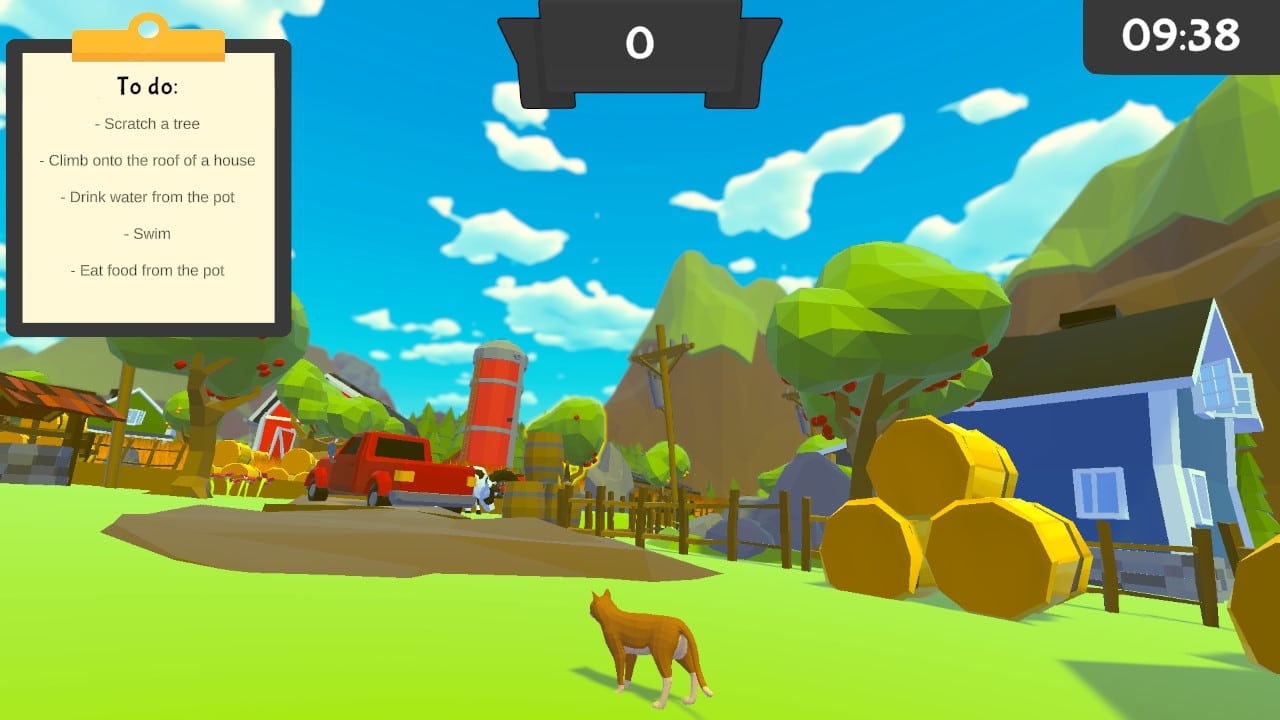Click the yellow clipboard clip icon
The height and width of the screenshot is (720, 1280).
coord(148,30)
